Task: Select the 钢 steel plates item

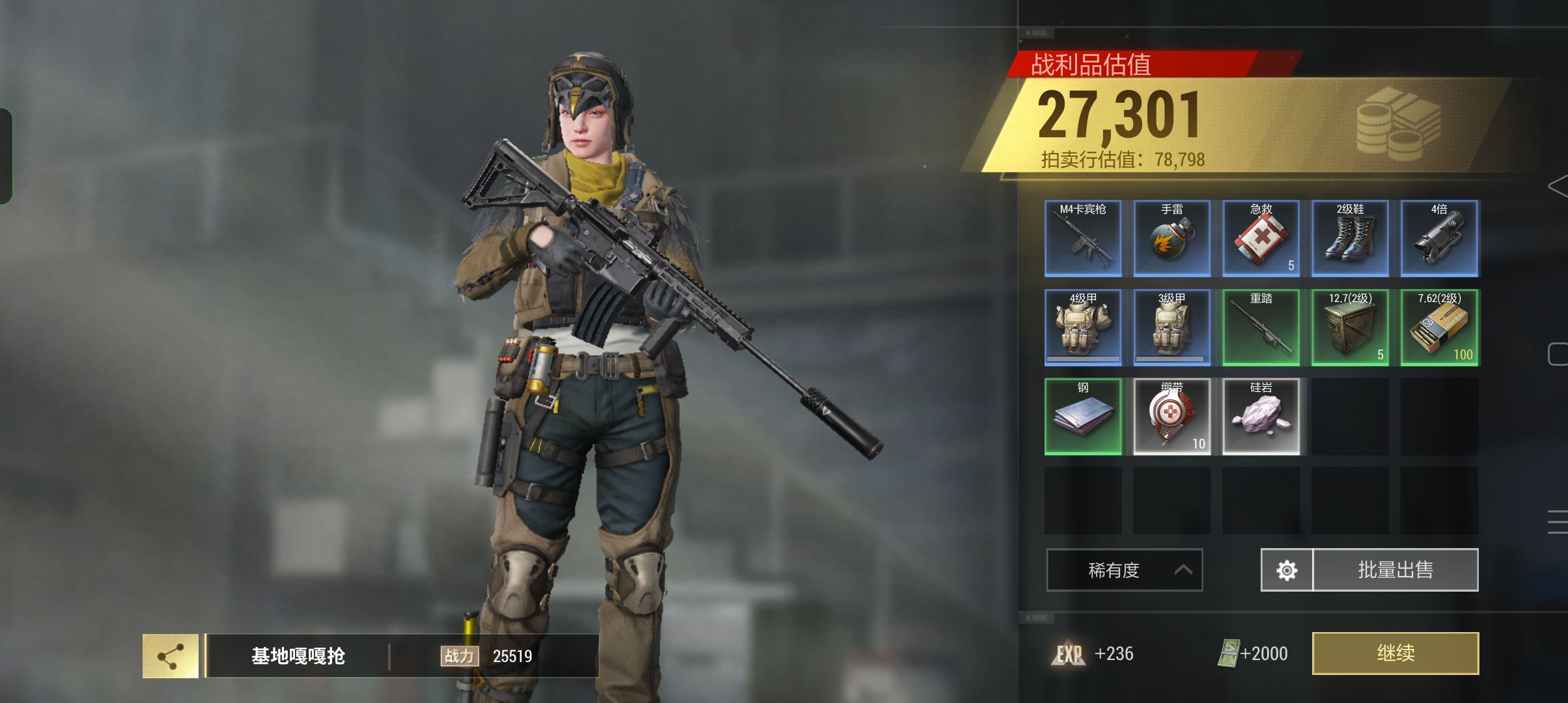Action: 1083,417
